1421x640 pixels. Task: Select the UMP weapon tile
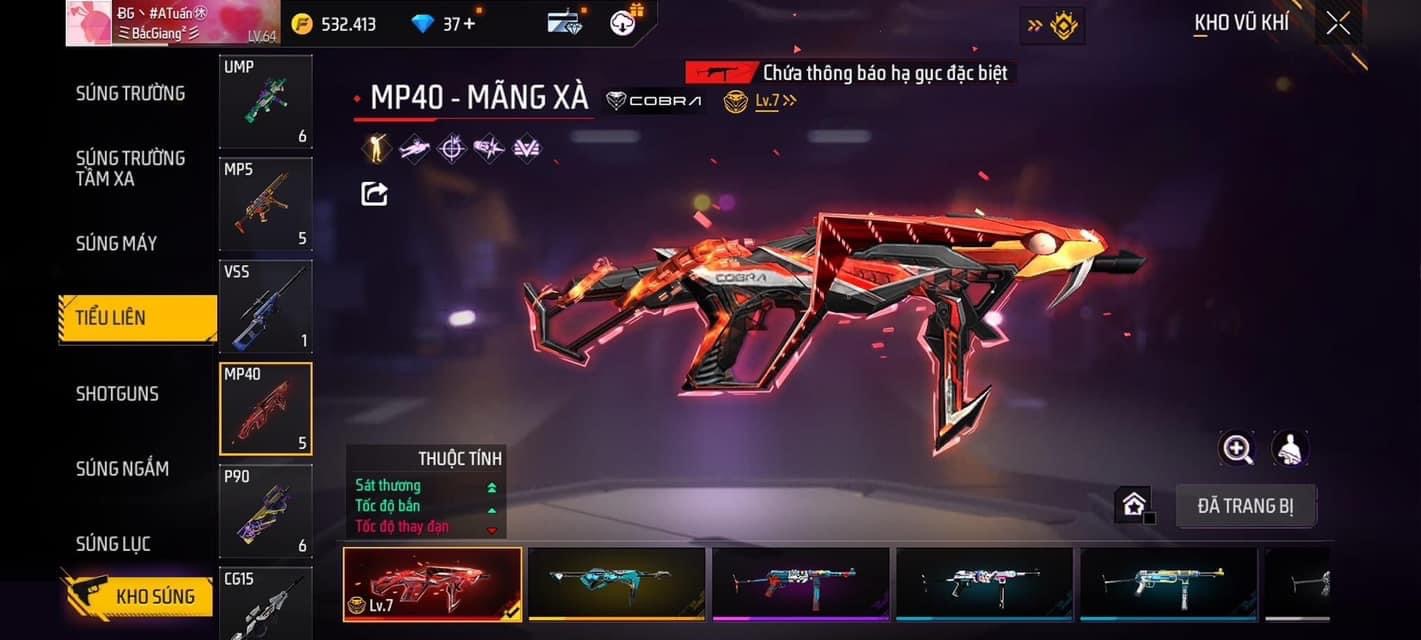pyautogui.click(x=266, y=101)
